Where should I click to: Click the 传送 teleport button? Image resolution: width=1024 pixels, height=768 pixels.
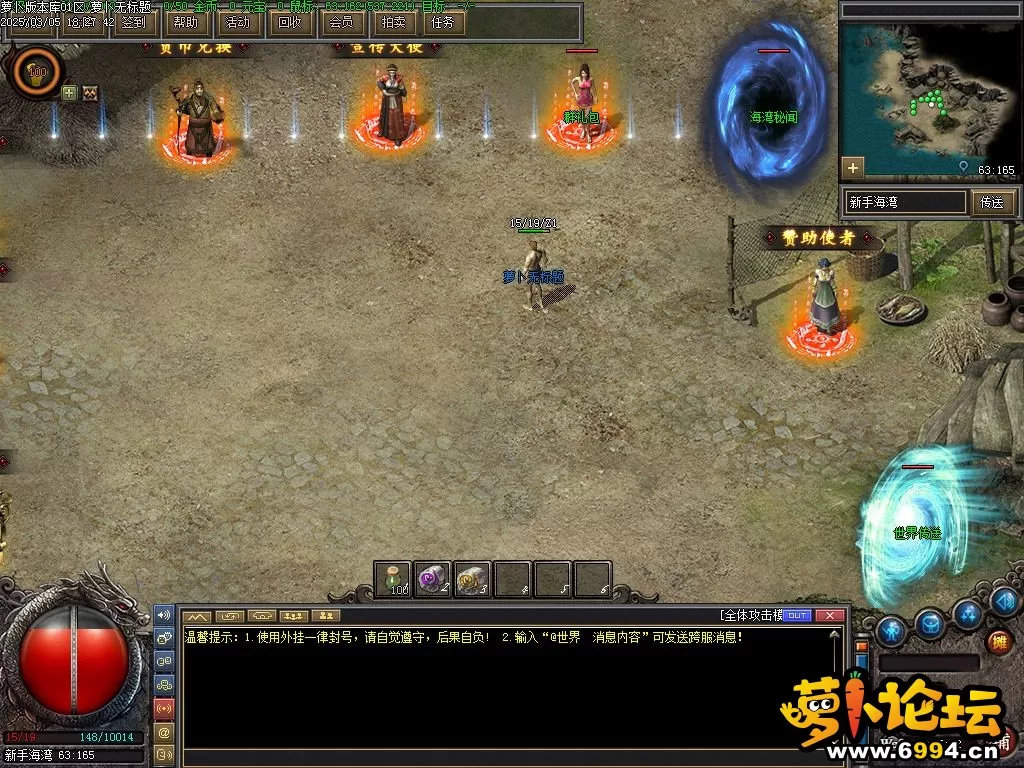[991, 202]
